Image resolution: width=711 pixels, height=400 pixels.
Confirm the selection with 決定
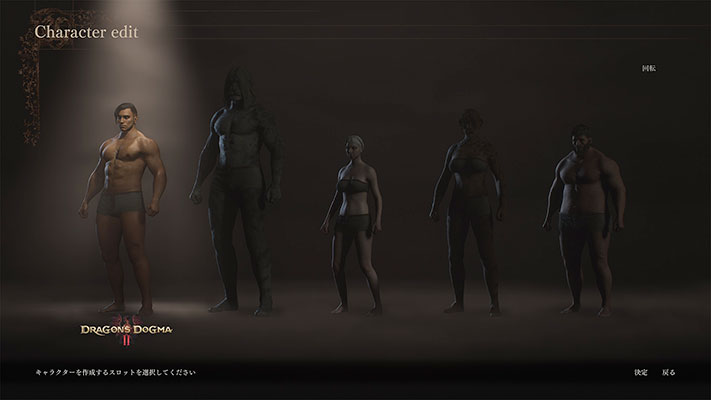(640, 373)
